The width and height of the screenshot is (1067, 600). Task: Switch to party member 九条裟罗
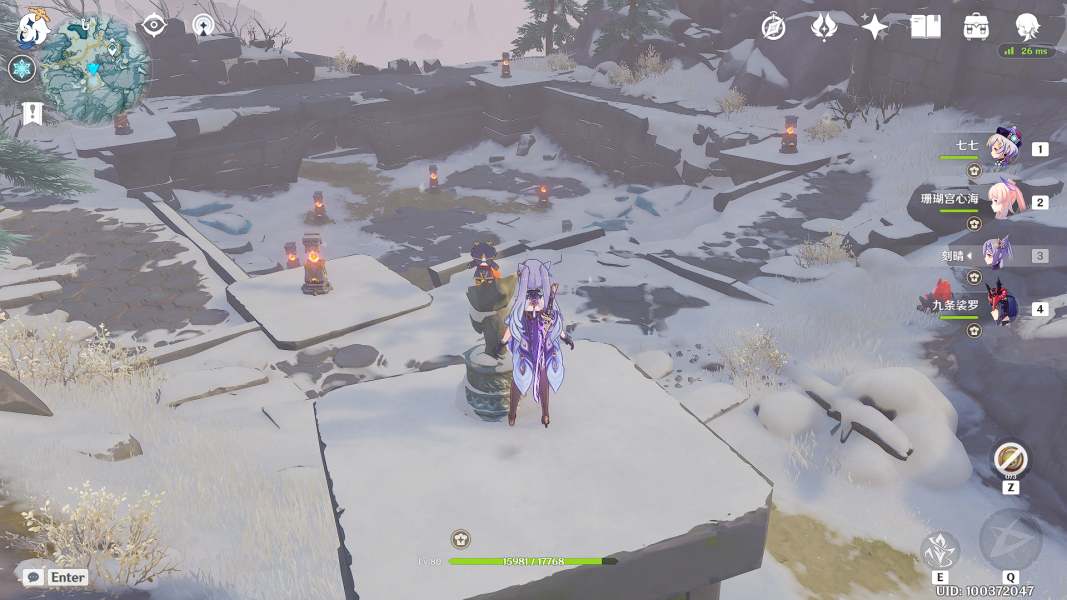[1000, 306]
